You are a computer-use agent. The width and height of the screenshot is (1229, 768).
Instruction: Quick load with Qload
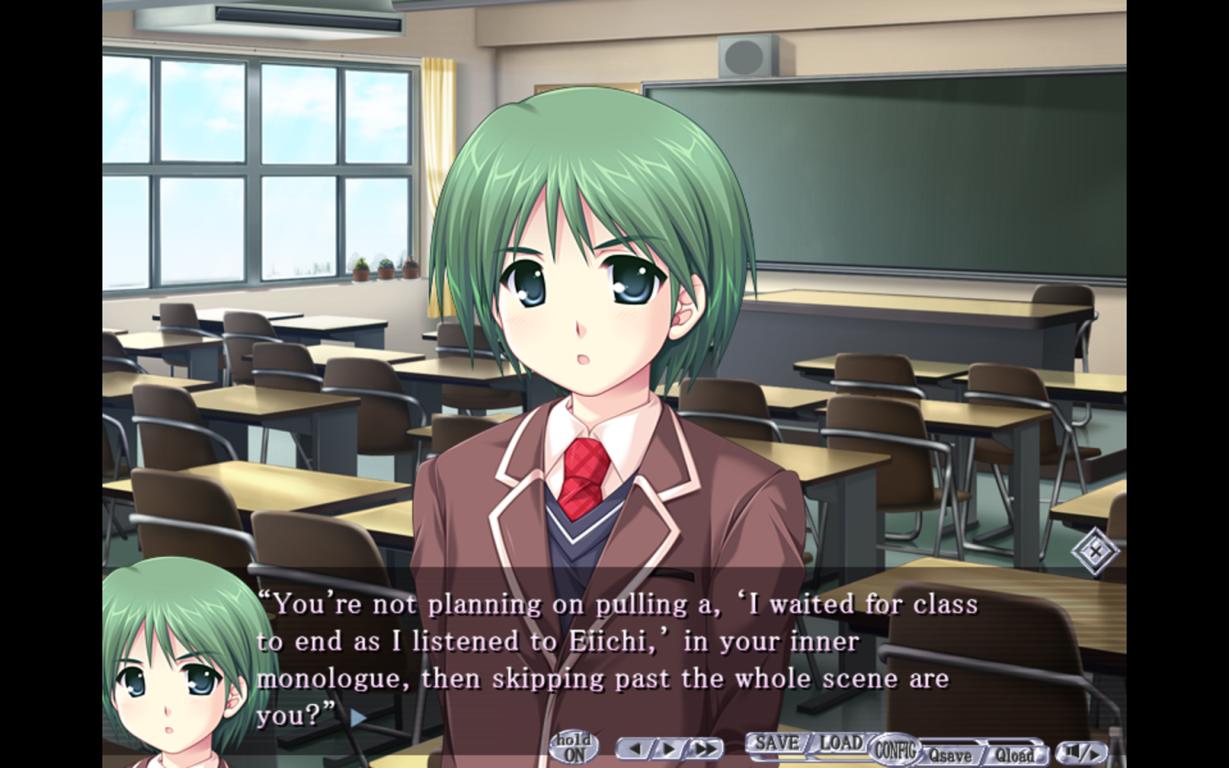coord(1014,755)
